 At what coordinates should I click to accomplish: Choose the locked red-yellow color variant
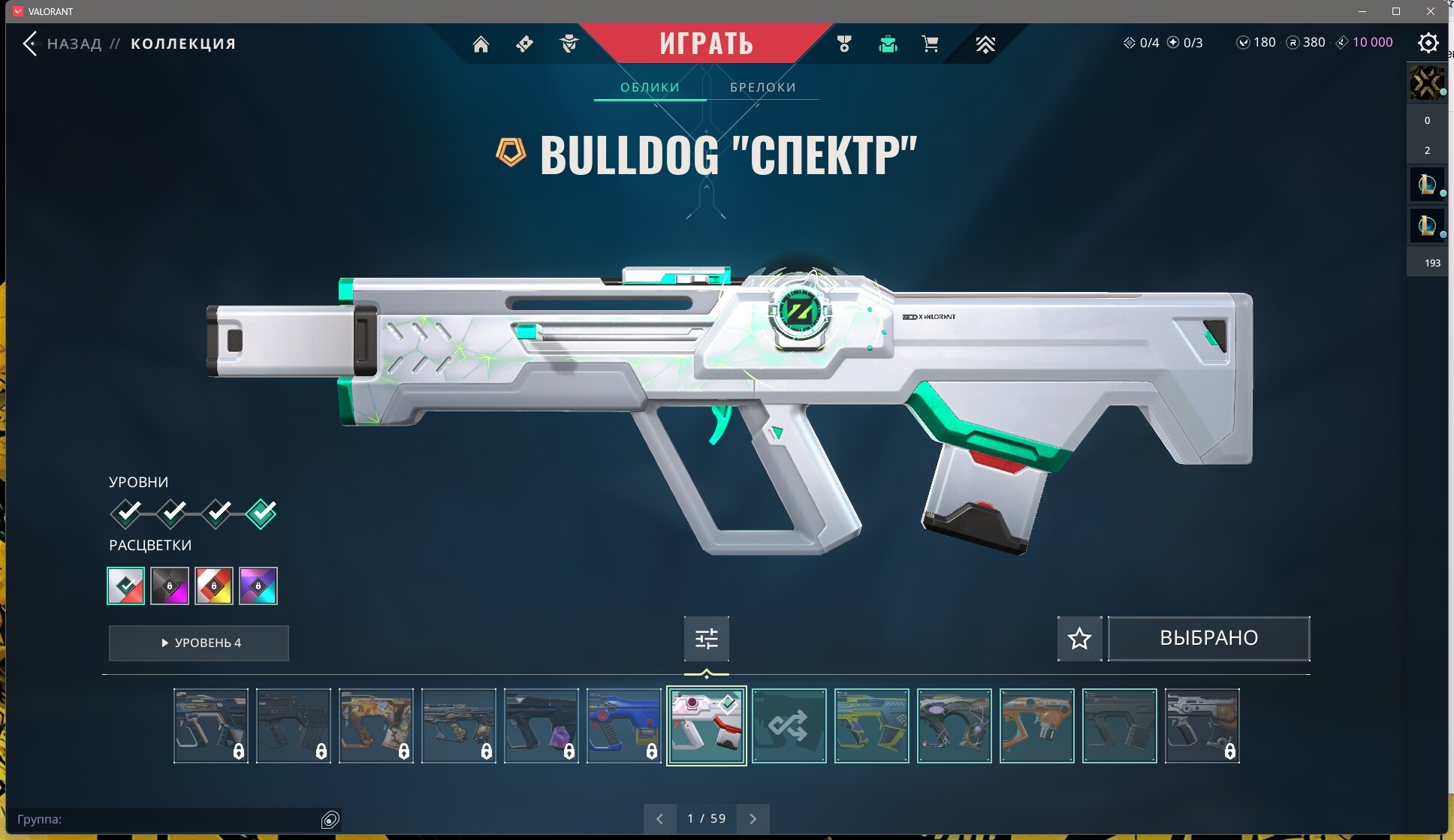click(214, 586)
